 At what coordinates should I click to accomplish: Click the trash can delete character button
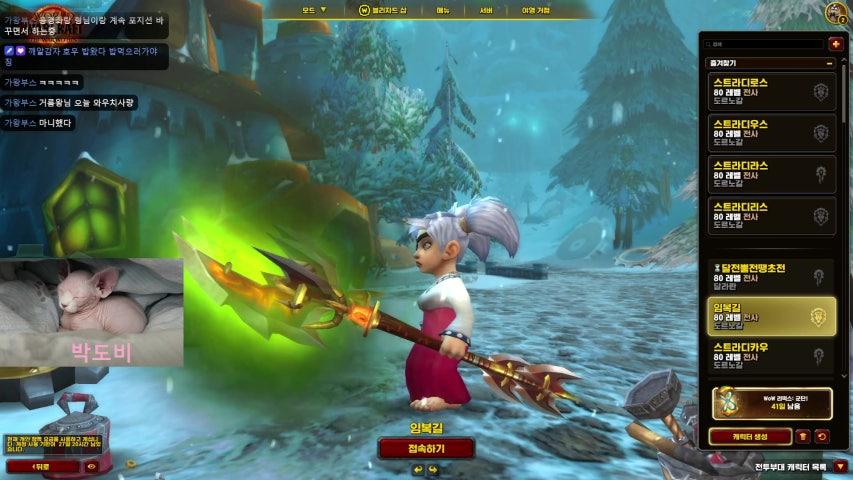[803, 436]
